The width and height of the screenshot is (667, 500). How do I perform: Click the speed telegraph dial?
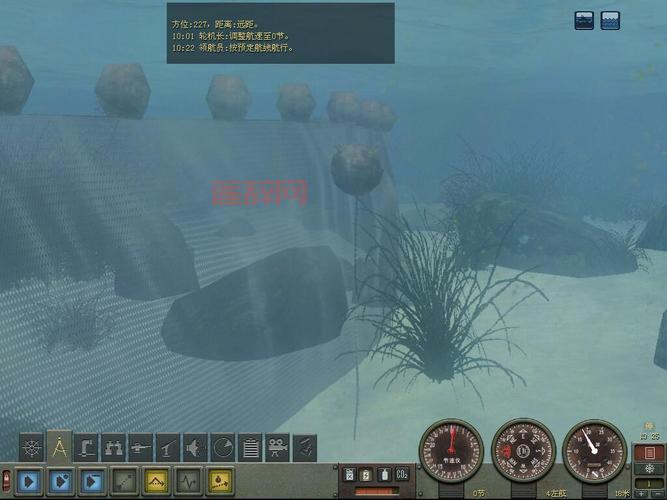click(451, 452)
